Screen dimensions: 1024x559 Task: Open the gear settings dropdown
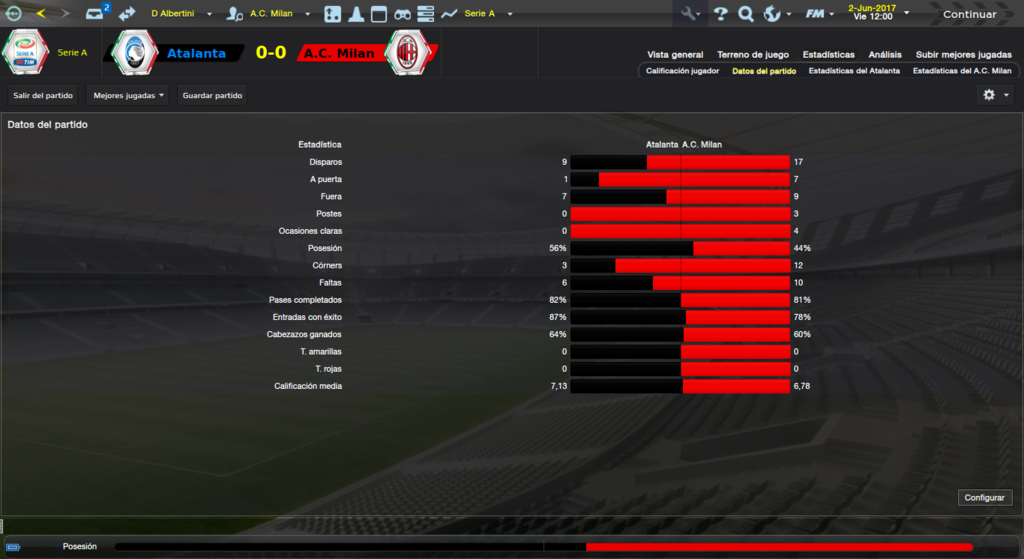pos(995,95)
